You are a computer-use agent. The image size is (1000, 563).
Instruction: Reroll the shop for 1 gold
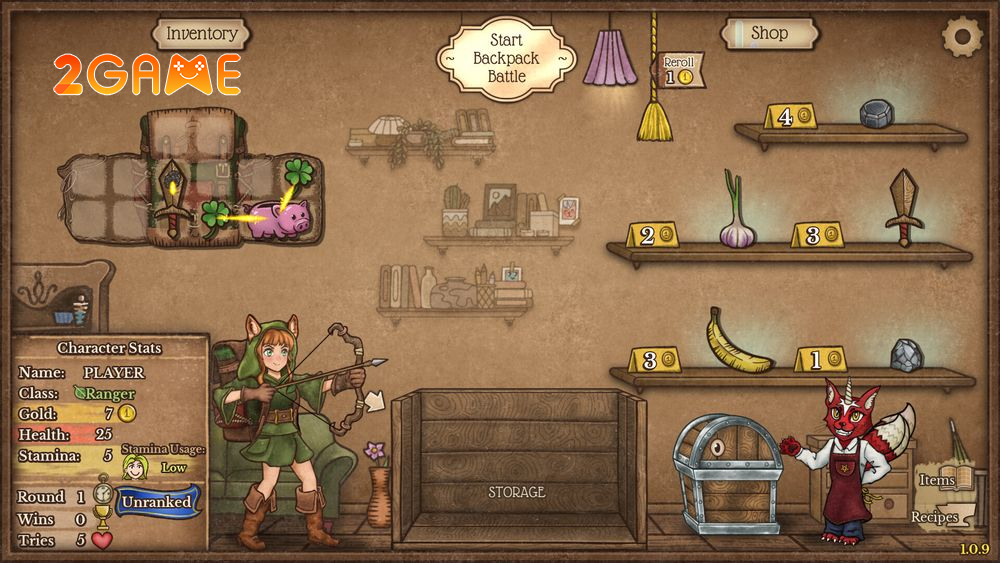[679, 69]
